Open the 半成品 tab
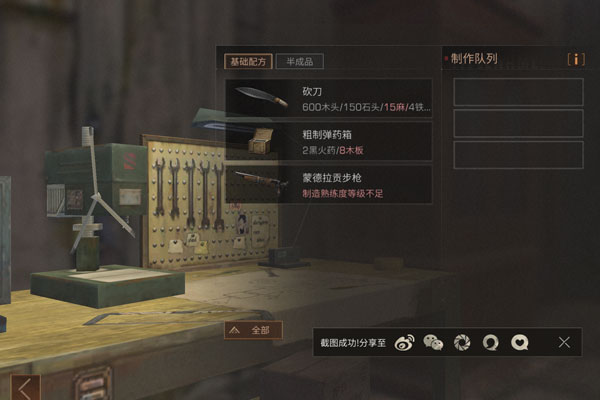This screenshot has width=600, height=400. coord(299,61)
